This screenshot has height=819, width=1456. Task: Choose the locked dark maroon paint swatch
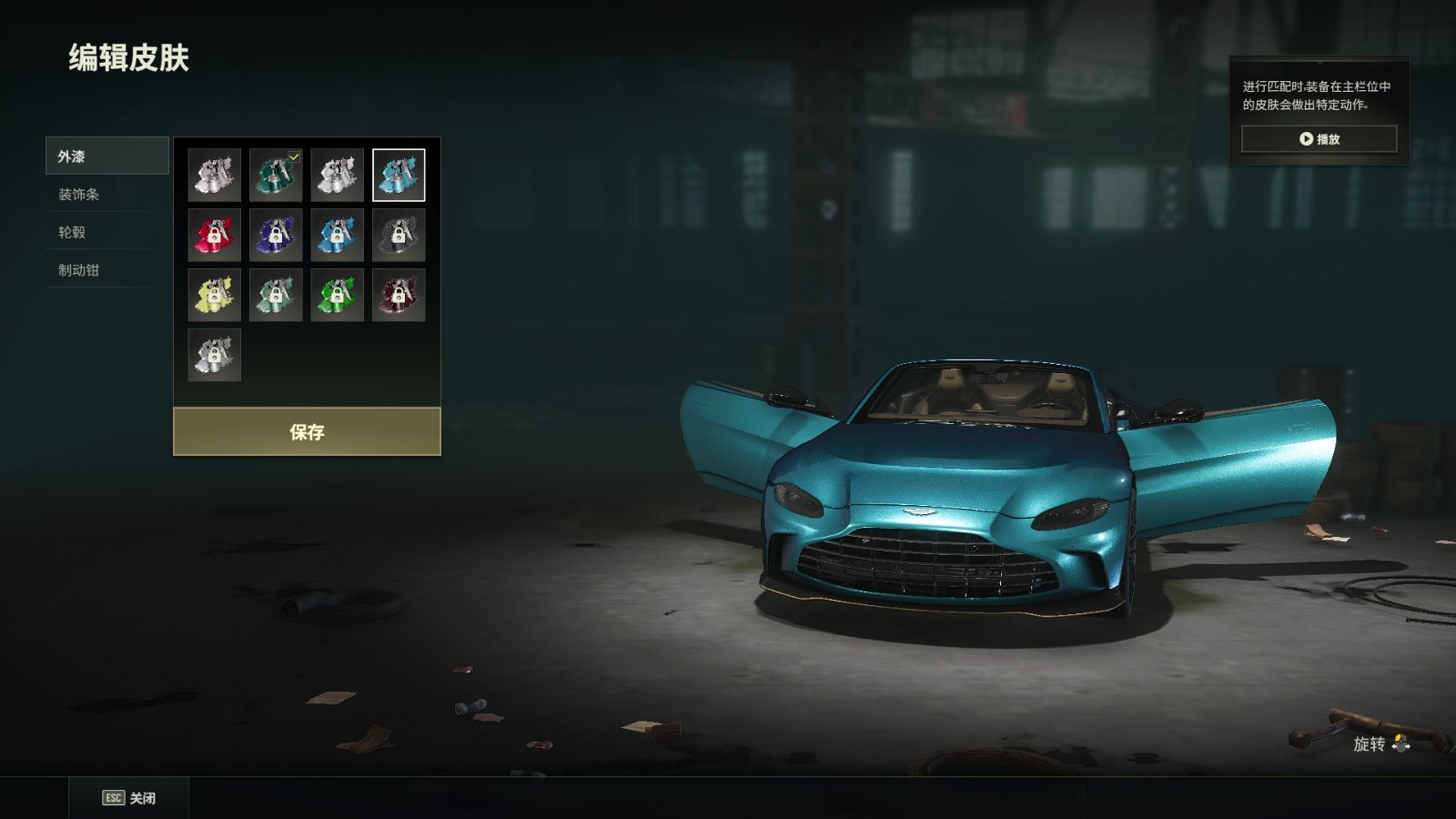tap(399, 295)
